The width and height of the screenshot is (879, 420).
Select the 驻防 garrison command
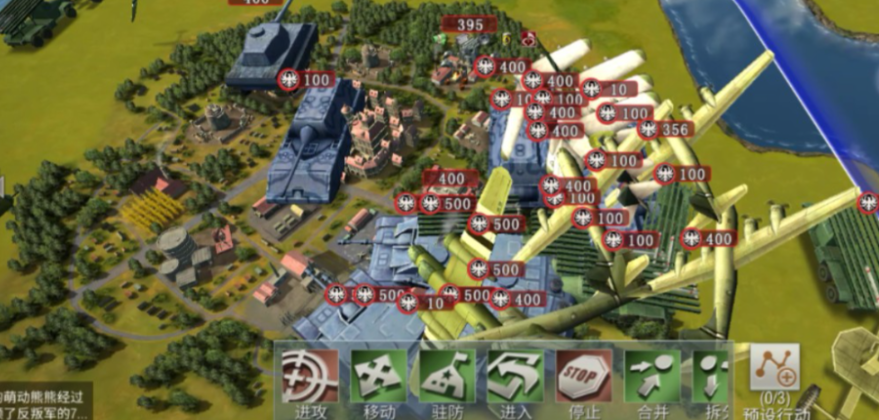point(447,377)
